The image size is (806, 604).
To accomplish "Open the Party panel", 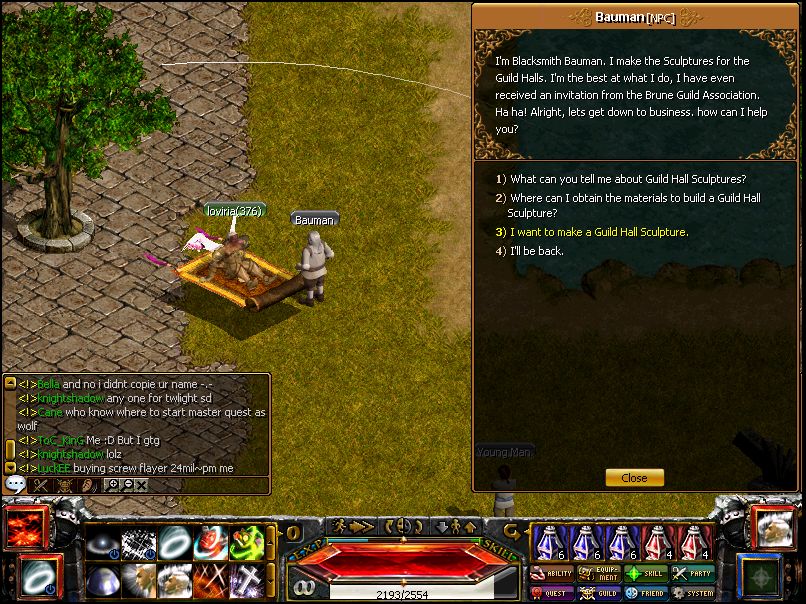I will click(x=694, y=574).
